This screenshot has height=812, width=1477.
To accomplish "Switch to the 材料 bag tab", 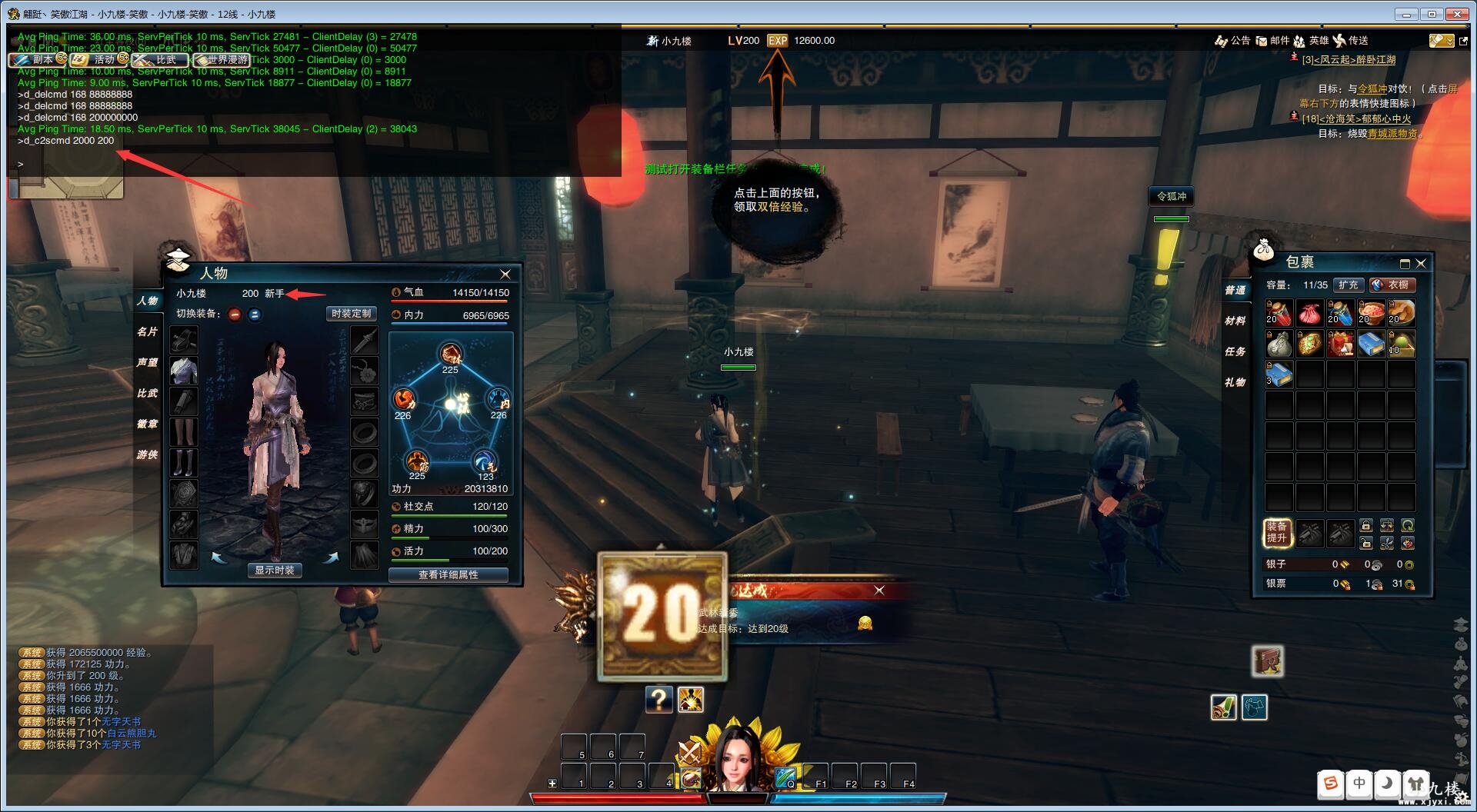I will [x=1235, y=321].
